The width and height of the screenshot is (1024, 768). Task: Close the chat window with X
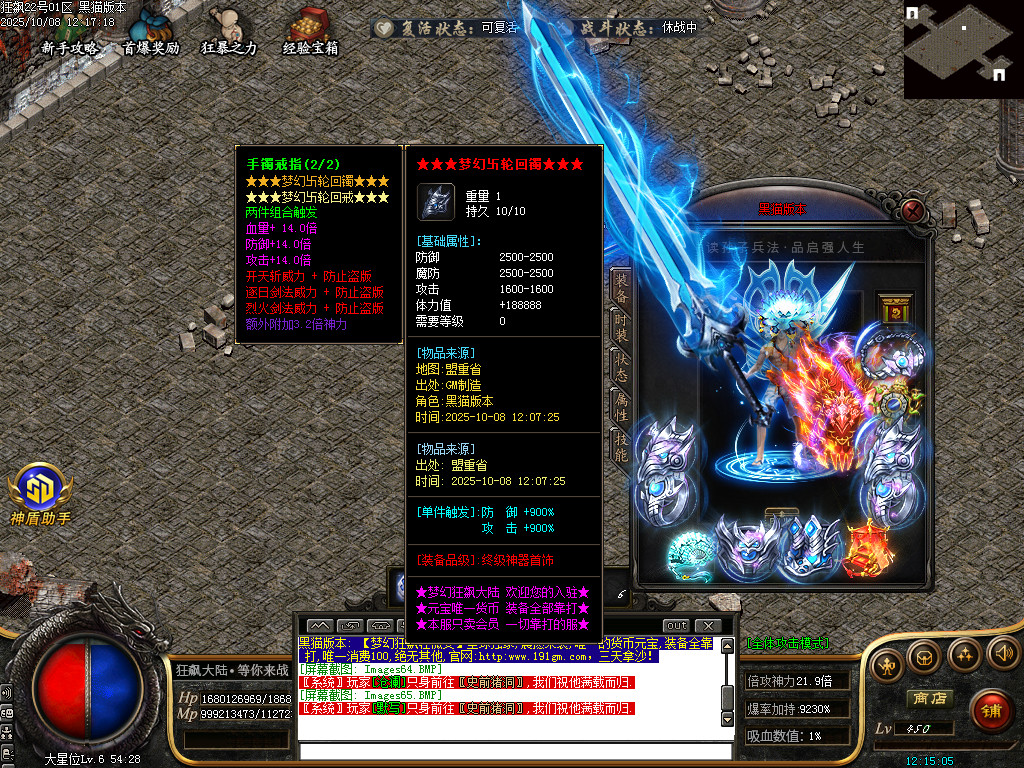click(x=709, y=626)
